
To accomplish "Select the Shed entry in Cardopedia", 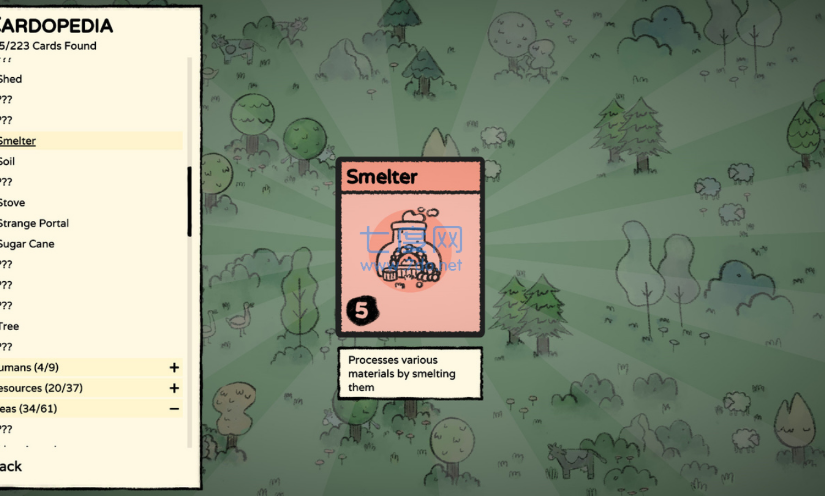I will click(11, 79).
